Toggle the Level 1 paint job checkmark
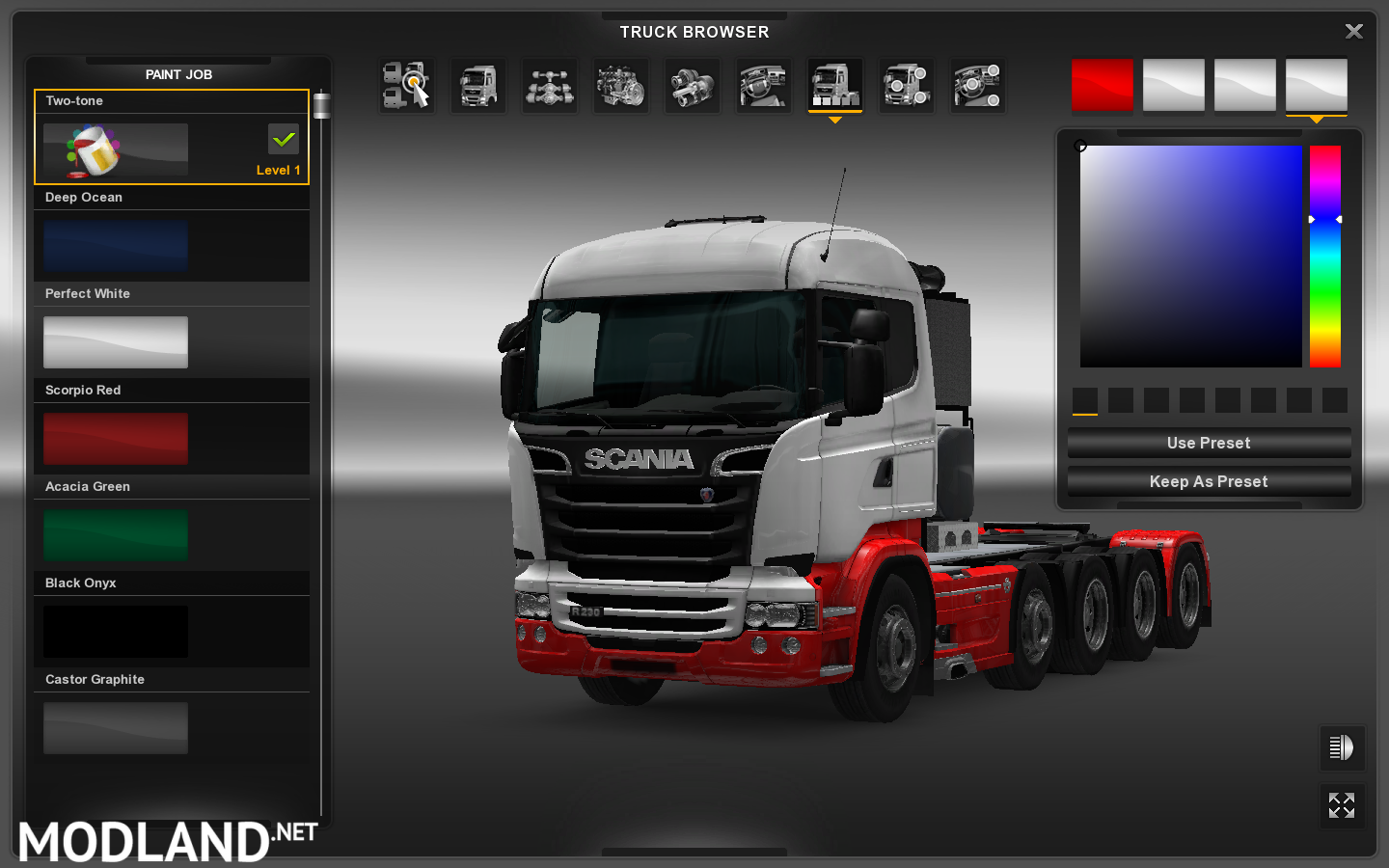1389x868 pixels. (x=283, y=139)
